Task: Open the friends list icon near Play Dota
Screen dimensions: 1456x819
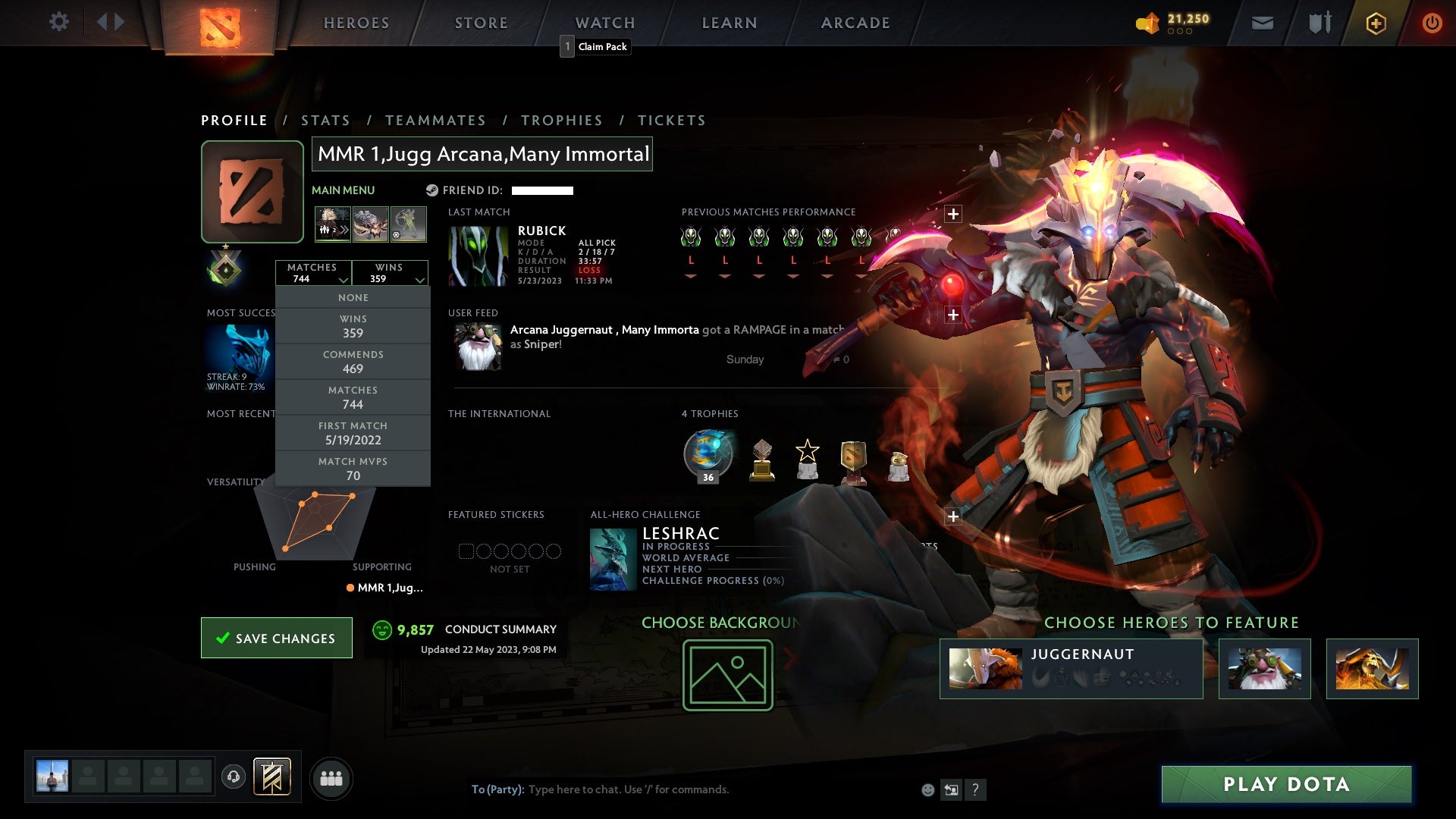Action: click(331, 778)
